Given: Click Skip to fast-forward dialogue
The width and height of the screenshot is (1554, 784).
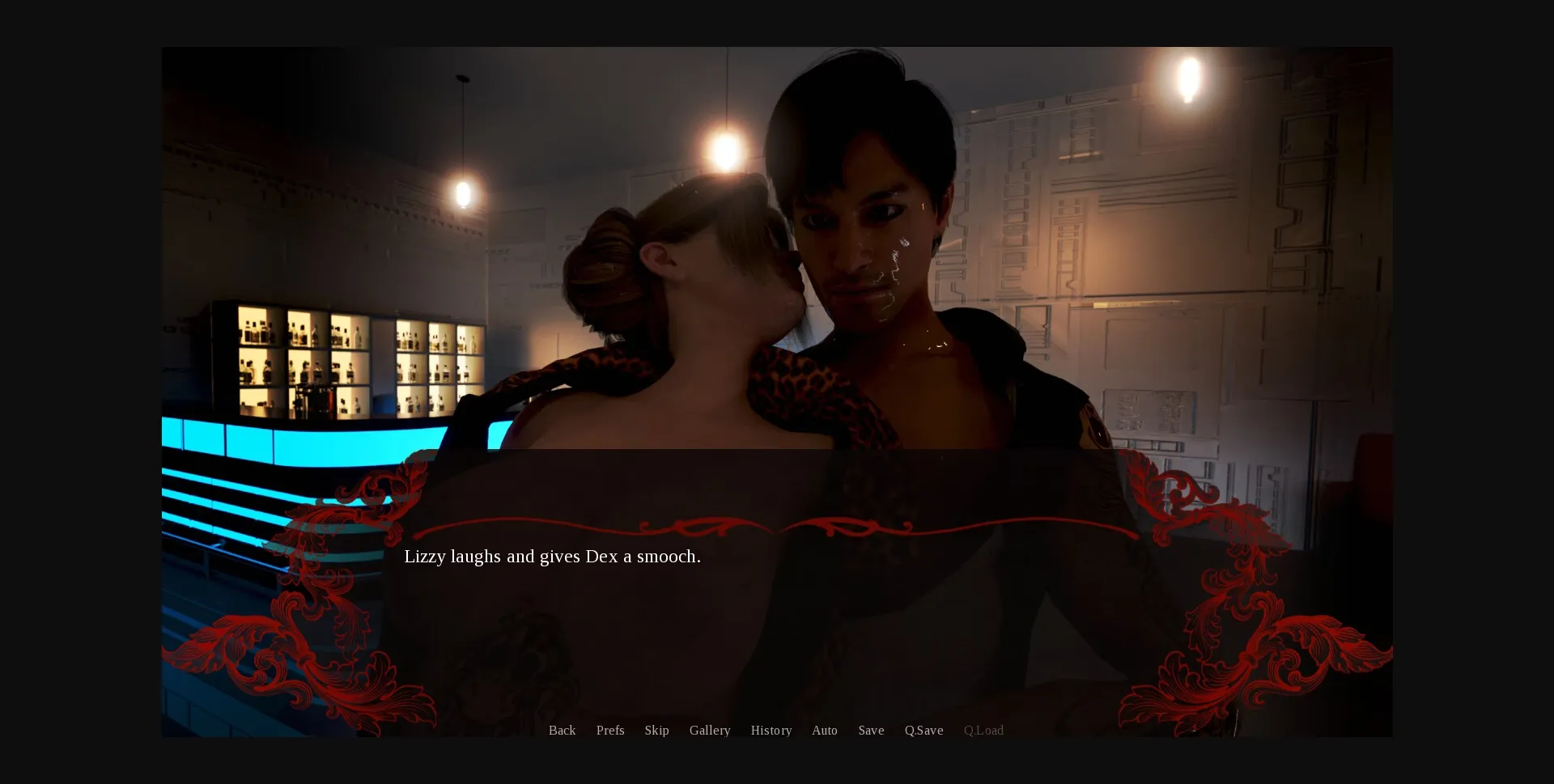Looking at the screenshot, I should (656, 730).
